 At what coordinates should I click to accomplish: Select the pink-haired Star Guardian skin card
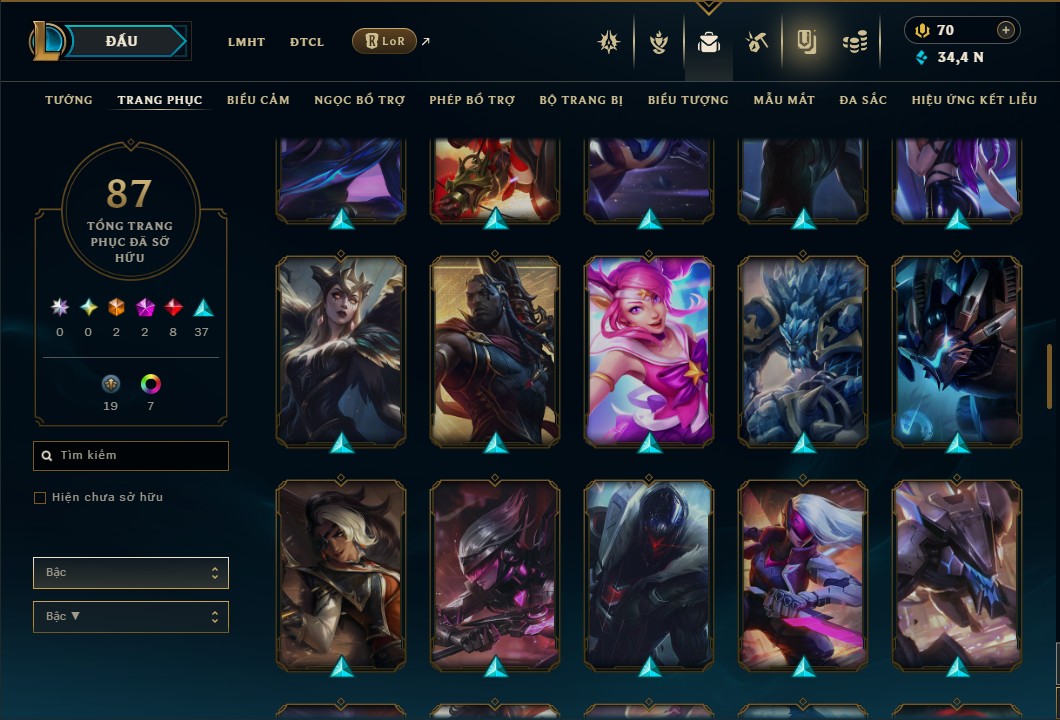click(x=650, y=350)
